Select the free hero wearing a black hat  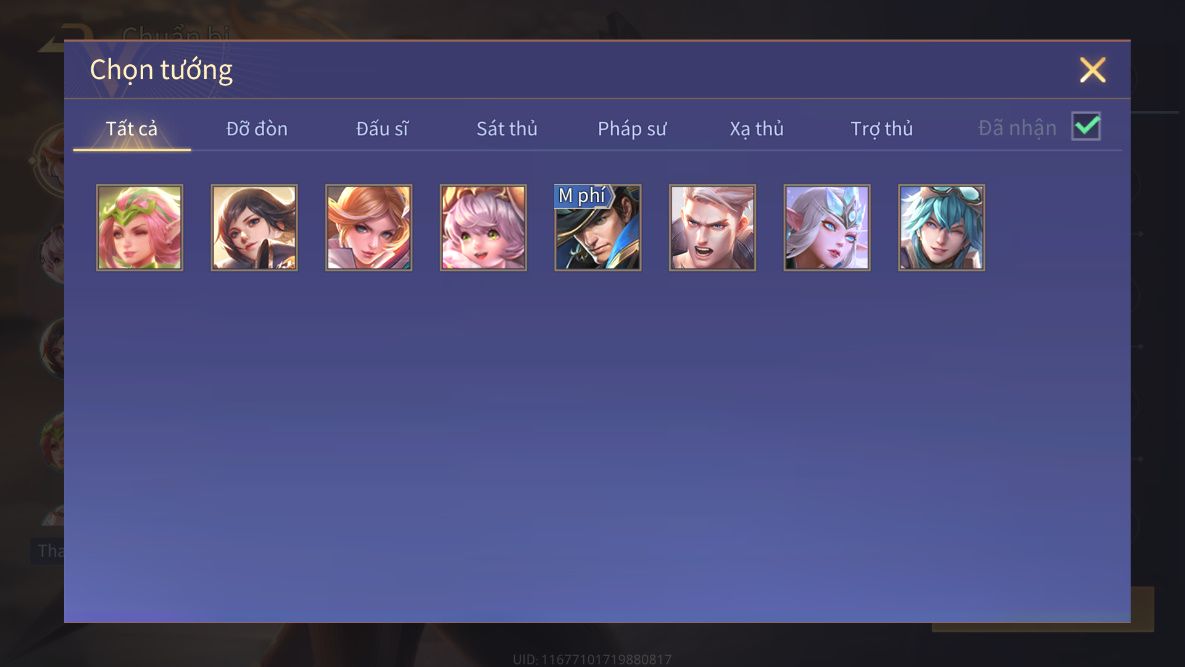coord(598,228)
